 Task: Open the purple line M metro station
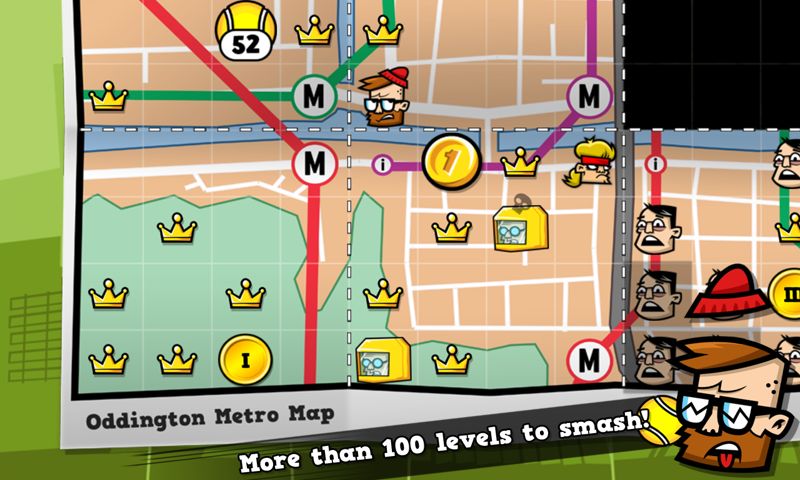[589, 97]
